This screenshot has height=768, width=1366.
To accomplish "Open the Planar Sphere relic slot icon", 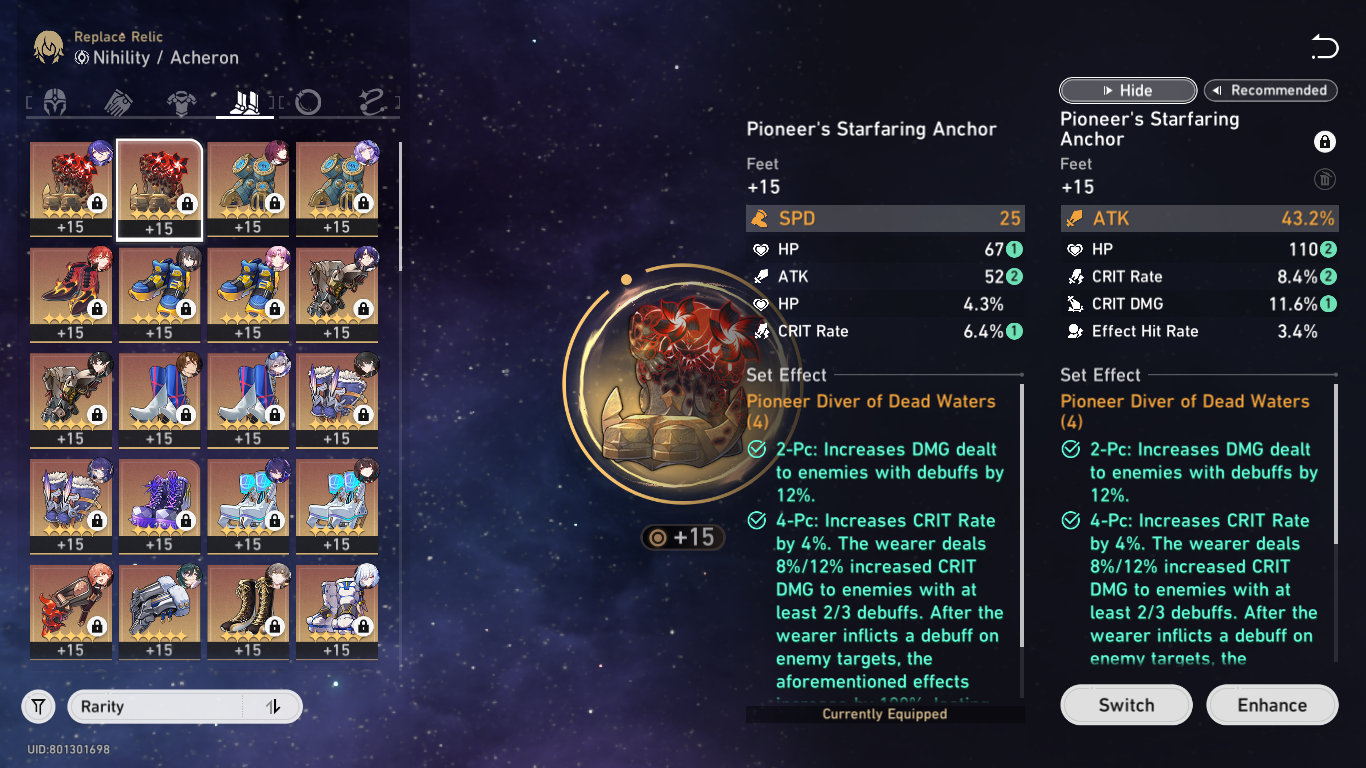I will point(308,102).
